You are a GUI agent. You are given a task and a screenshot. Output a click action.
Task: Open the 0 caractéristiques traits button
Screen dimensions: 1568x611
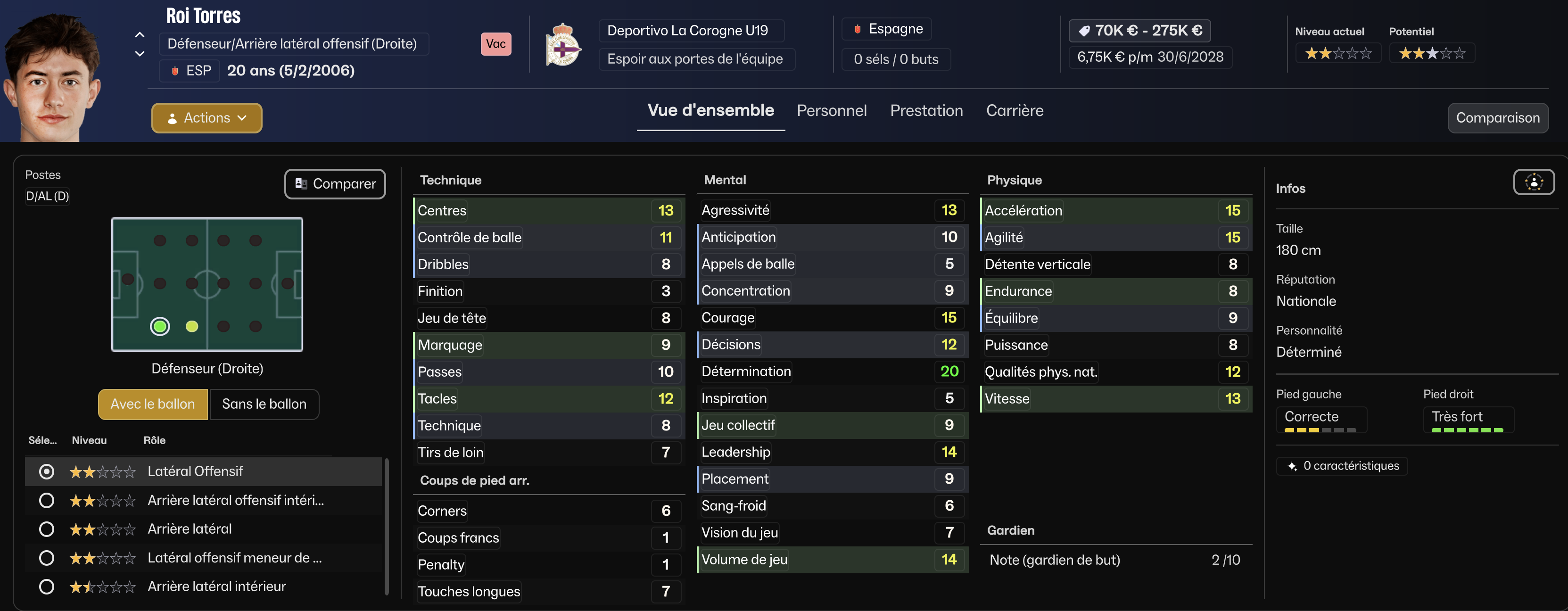tap(1342, 466)
